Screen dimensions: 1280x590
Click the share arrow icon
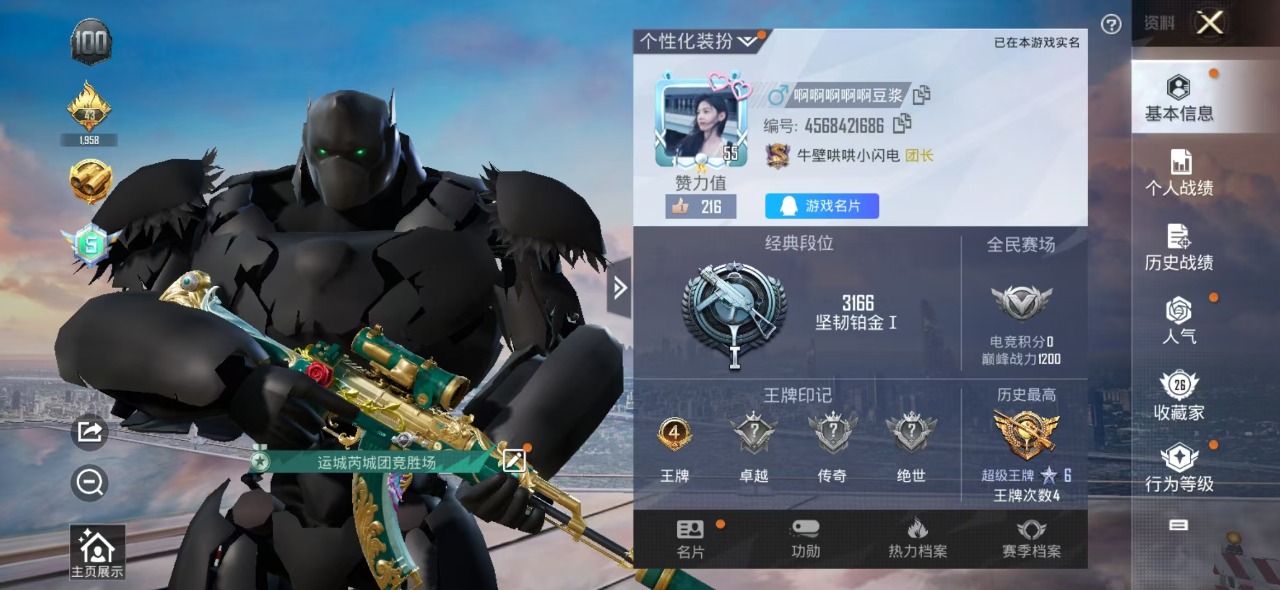click(89, 431)
